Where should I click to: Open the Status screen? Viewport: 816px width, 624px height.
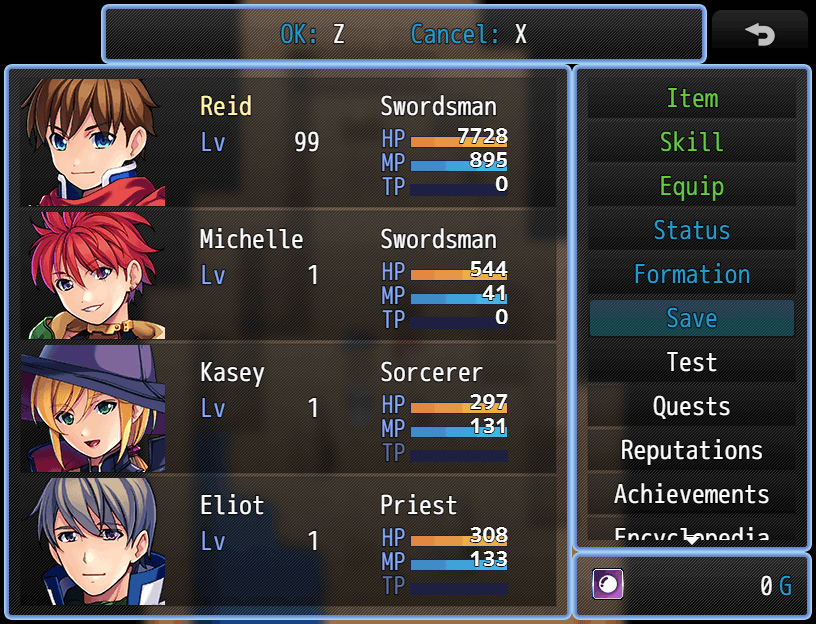pyautogui.click(x=691, y=231)
